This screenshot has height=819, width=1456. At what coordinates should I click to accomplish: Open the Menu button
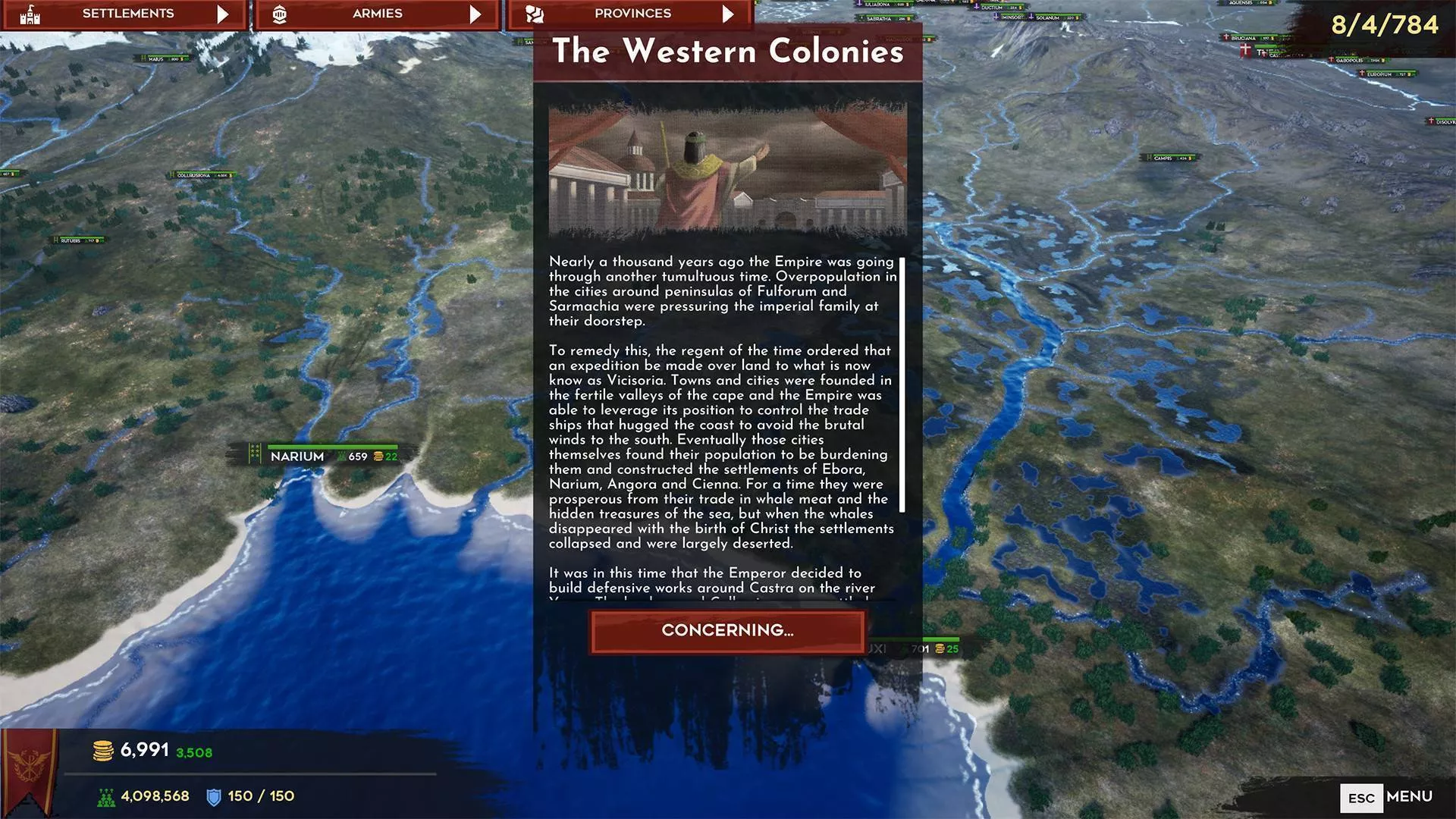[1387, 797]
